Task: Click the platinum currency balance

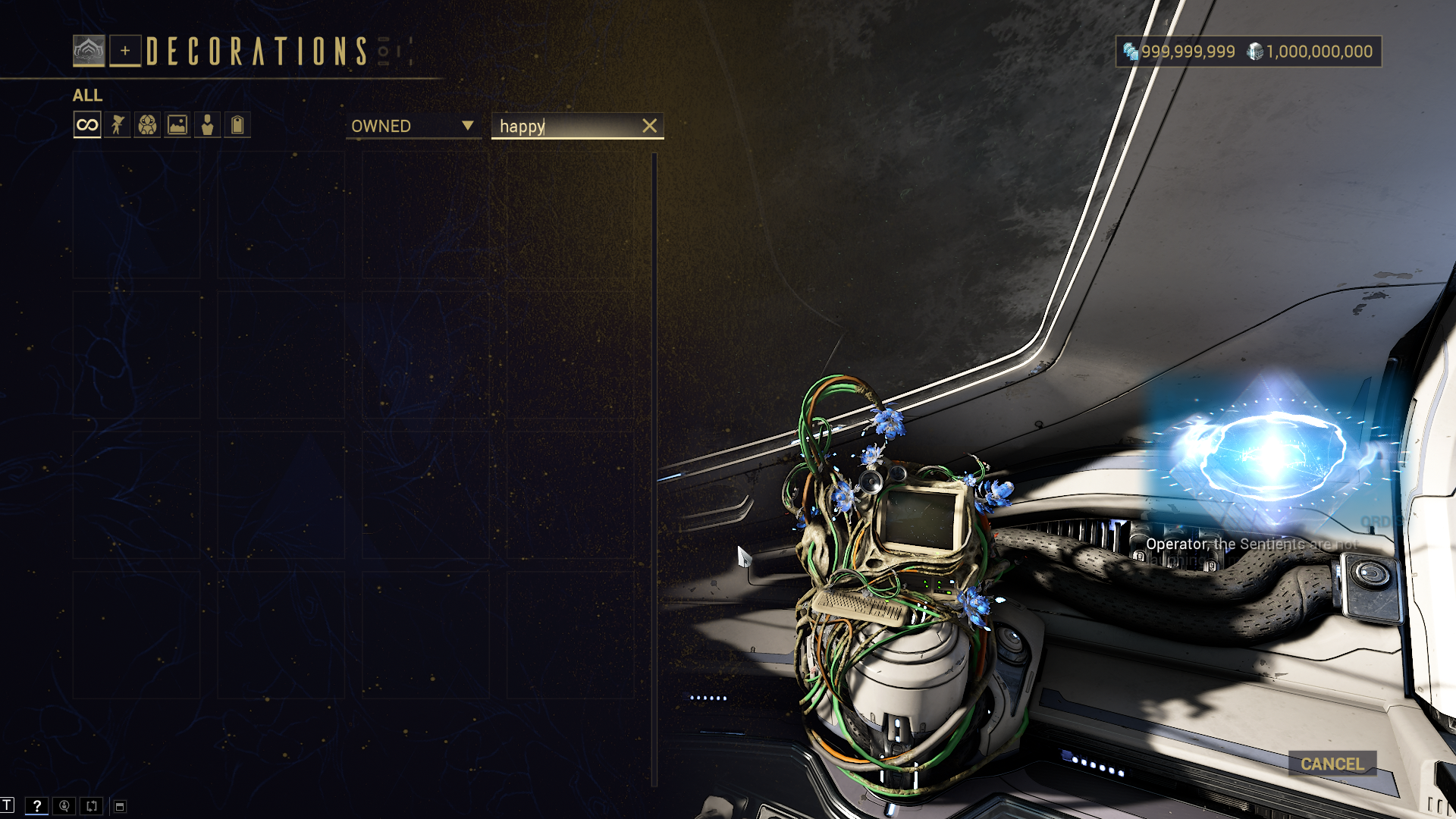Action: coord(1180,52)
